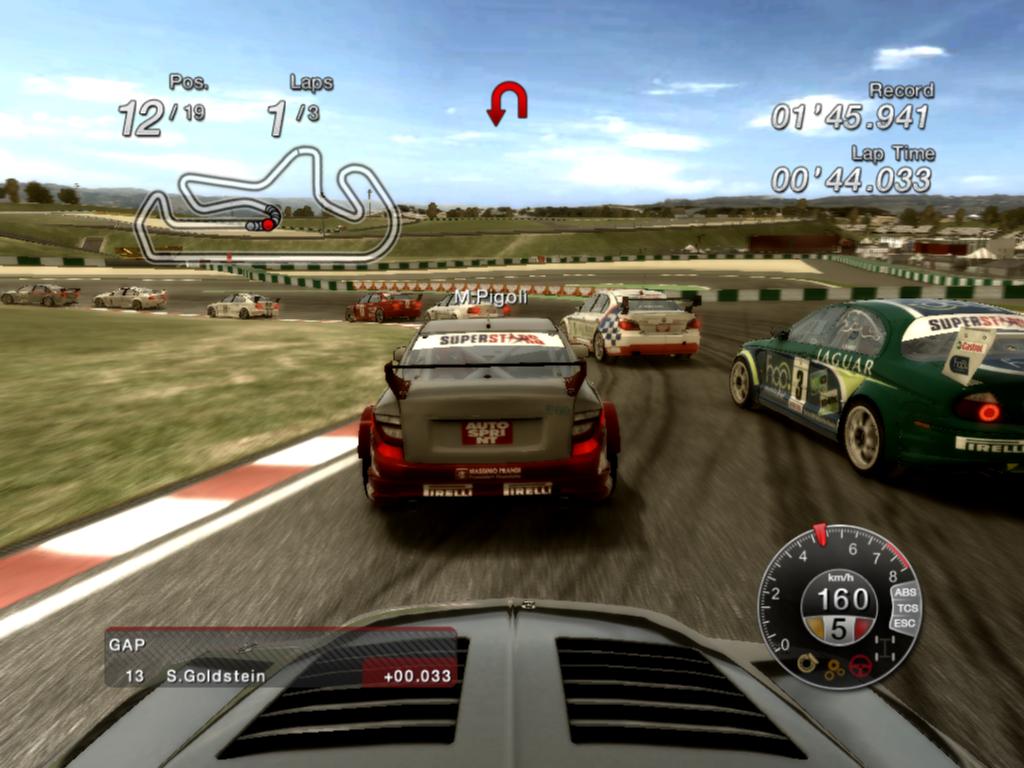Toggle the ABS driving aid indicator
This screenshot has width=1024, height=768.
(x=905, y=592)
